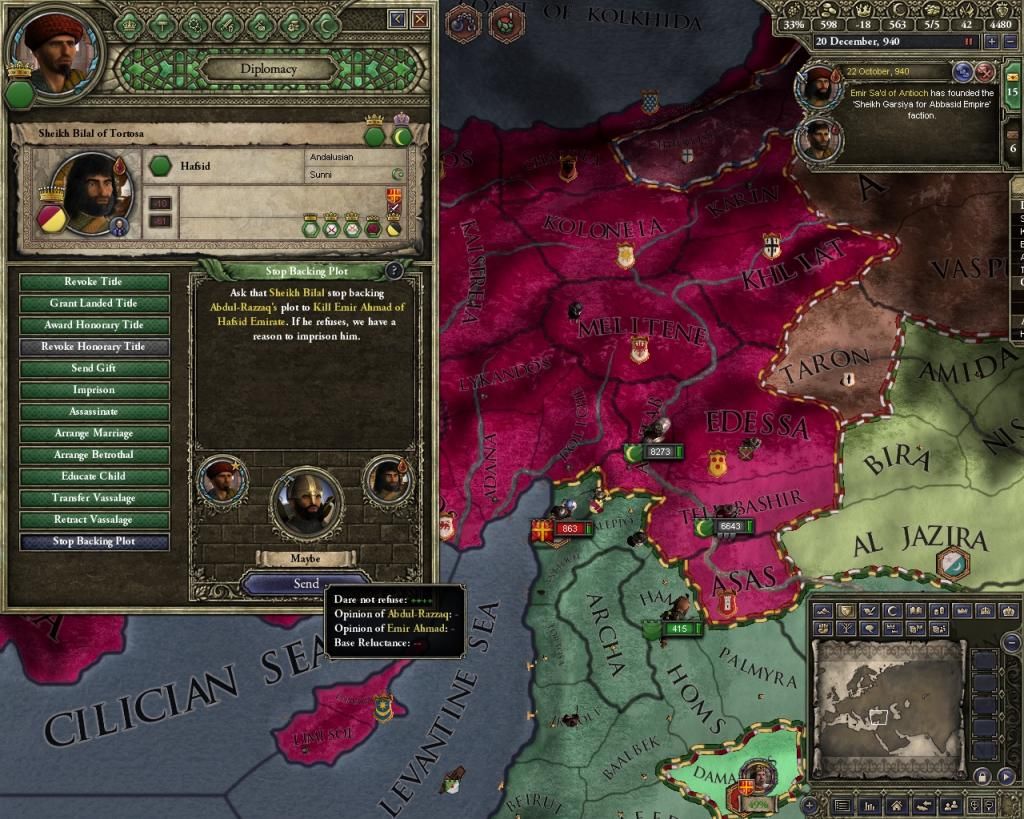This screenshot has width=1024, height=819.
Task: Send Gift to Sheikh Bilal
Action: tap(94, 369)
